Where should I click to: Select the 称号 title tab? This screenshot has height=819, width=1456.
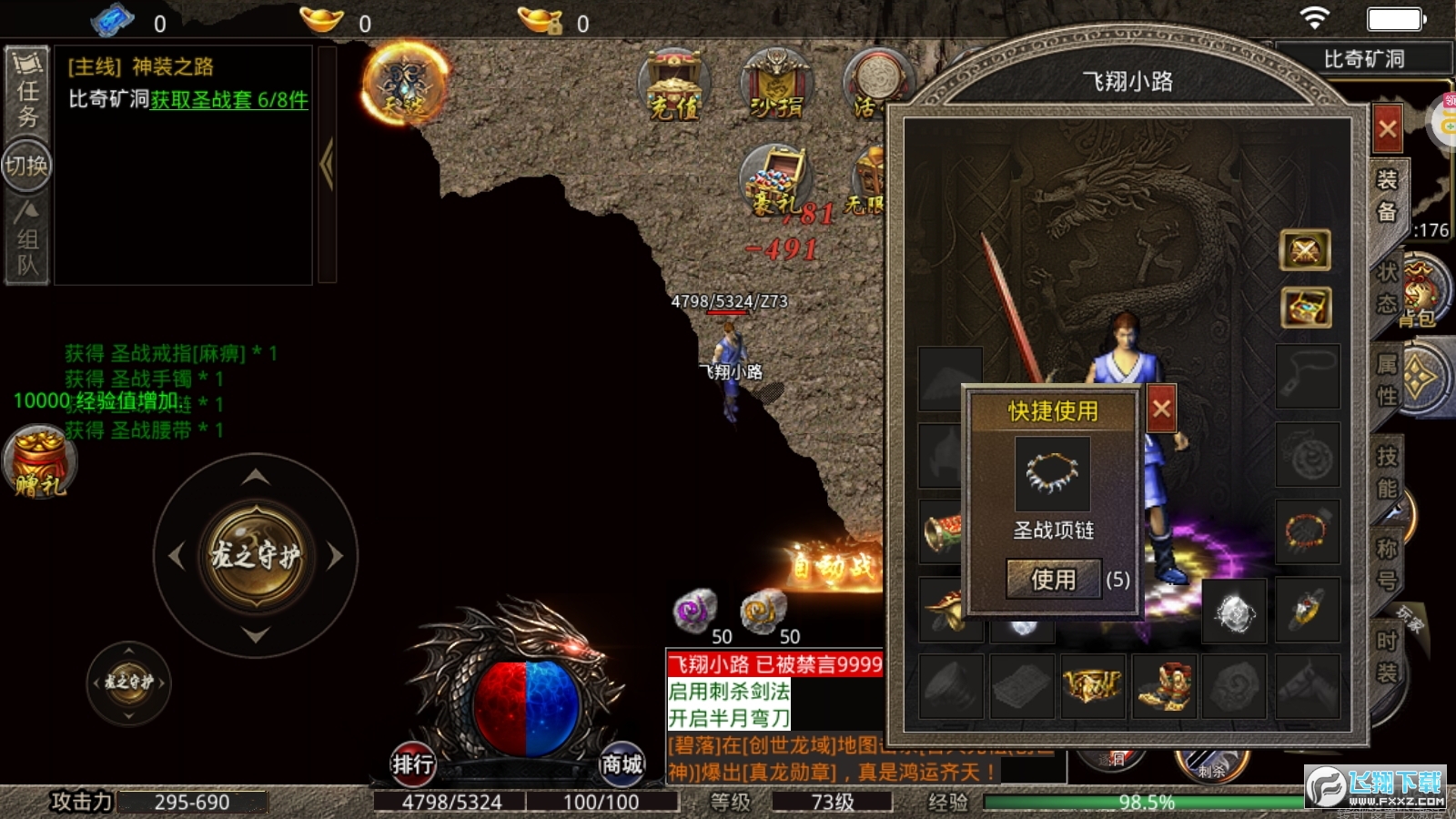click(1386, 563)
